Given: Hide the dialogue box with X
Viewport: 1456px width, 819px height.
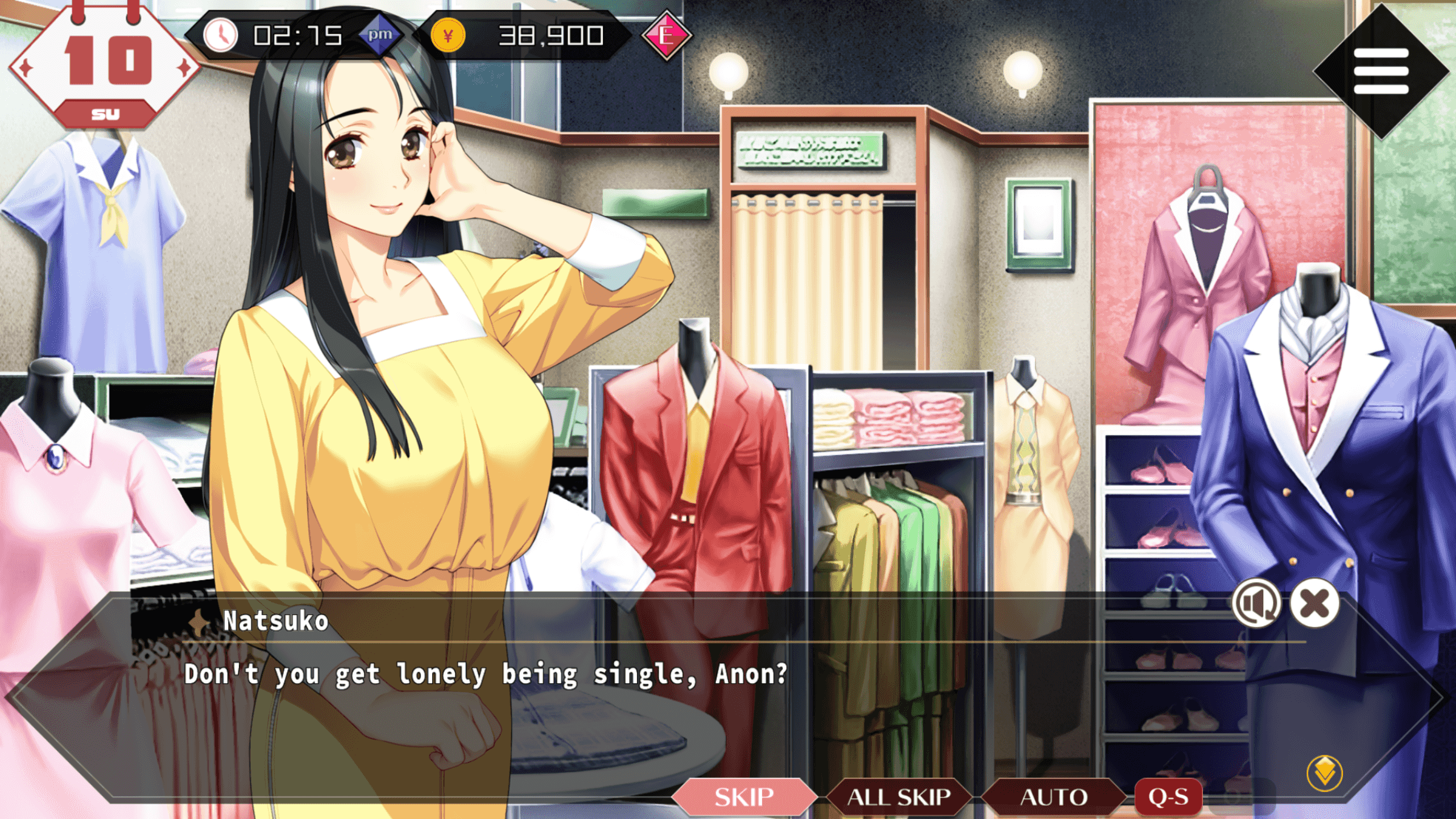Looking at the screenshot, I should [1314, 603].
